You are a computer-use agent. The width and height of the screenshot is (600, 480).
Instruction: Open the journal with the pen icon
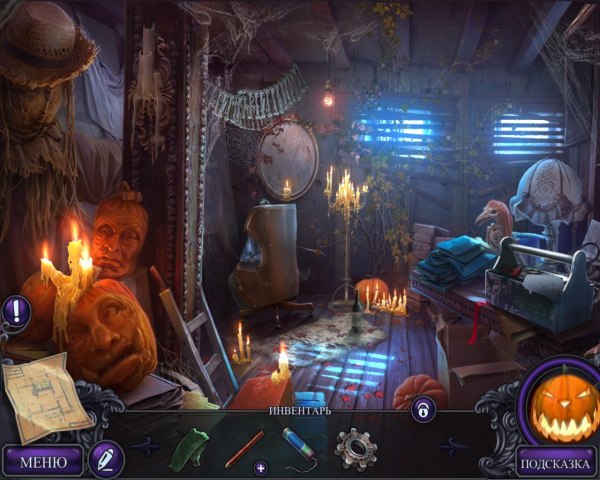(x=104, y=459)
